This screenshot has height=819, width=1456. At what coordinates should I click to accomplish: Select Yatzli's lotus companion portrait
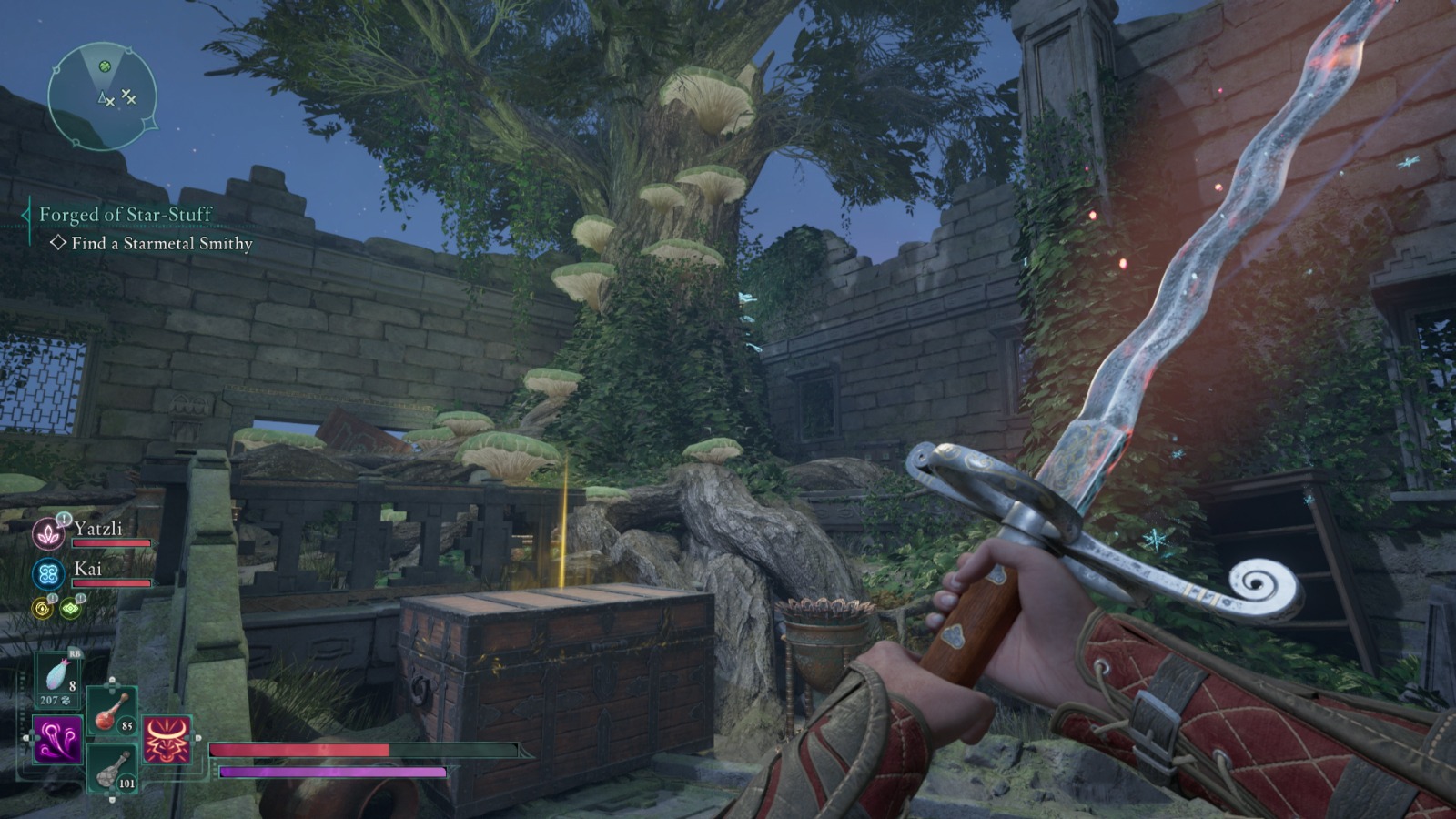click(x=46, y=533)
